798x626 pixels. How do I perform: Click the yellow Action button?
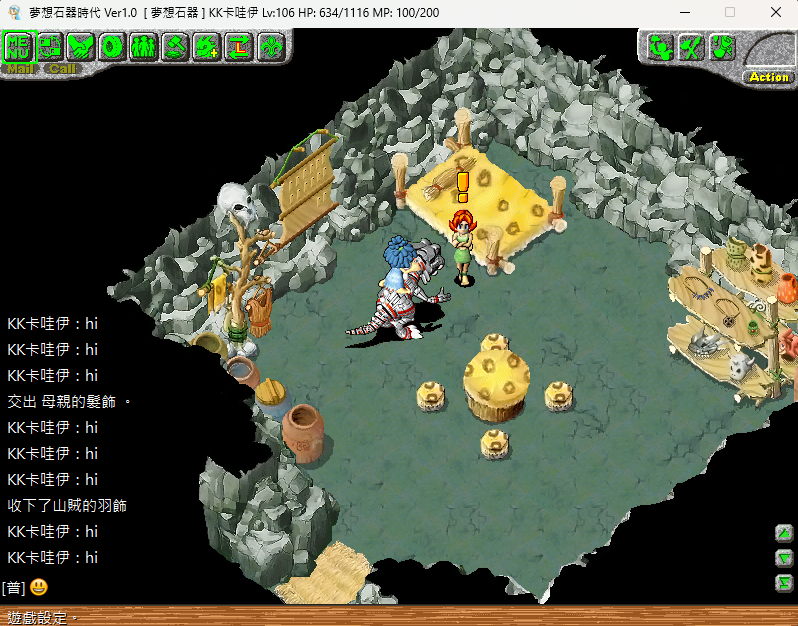pyautogui.click(x=768, y=77)
